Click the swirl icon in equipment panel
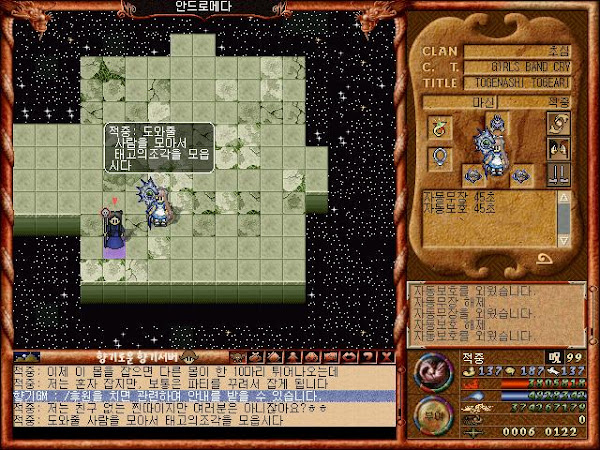 556,122
